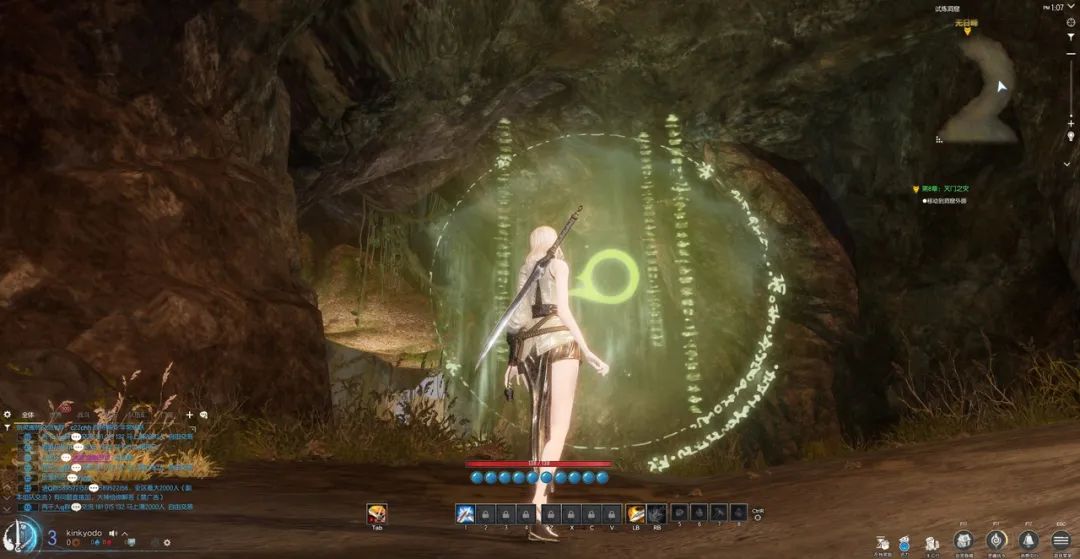The image size is (1080, 559).
Task: Open the dropdown arrow beside the clock
Action: pos(1067,163)
